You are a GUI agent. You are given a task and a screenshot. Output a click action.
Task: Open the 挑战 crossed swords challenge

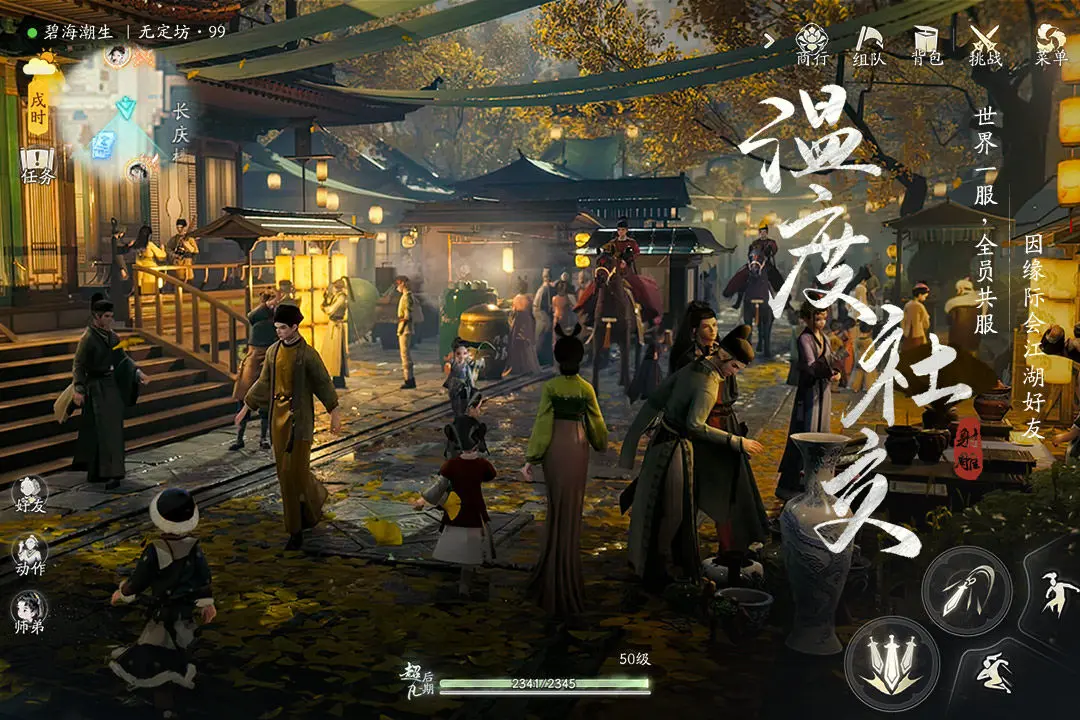(985, 43)
